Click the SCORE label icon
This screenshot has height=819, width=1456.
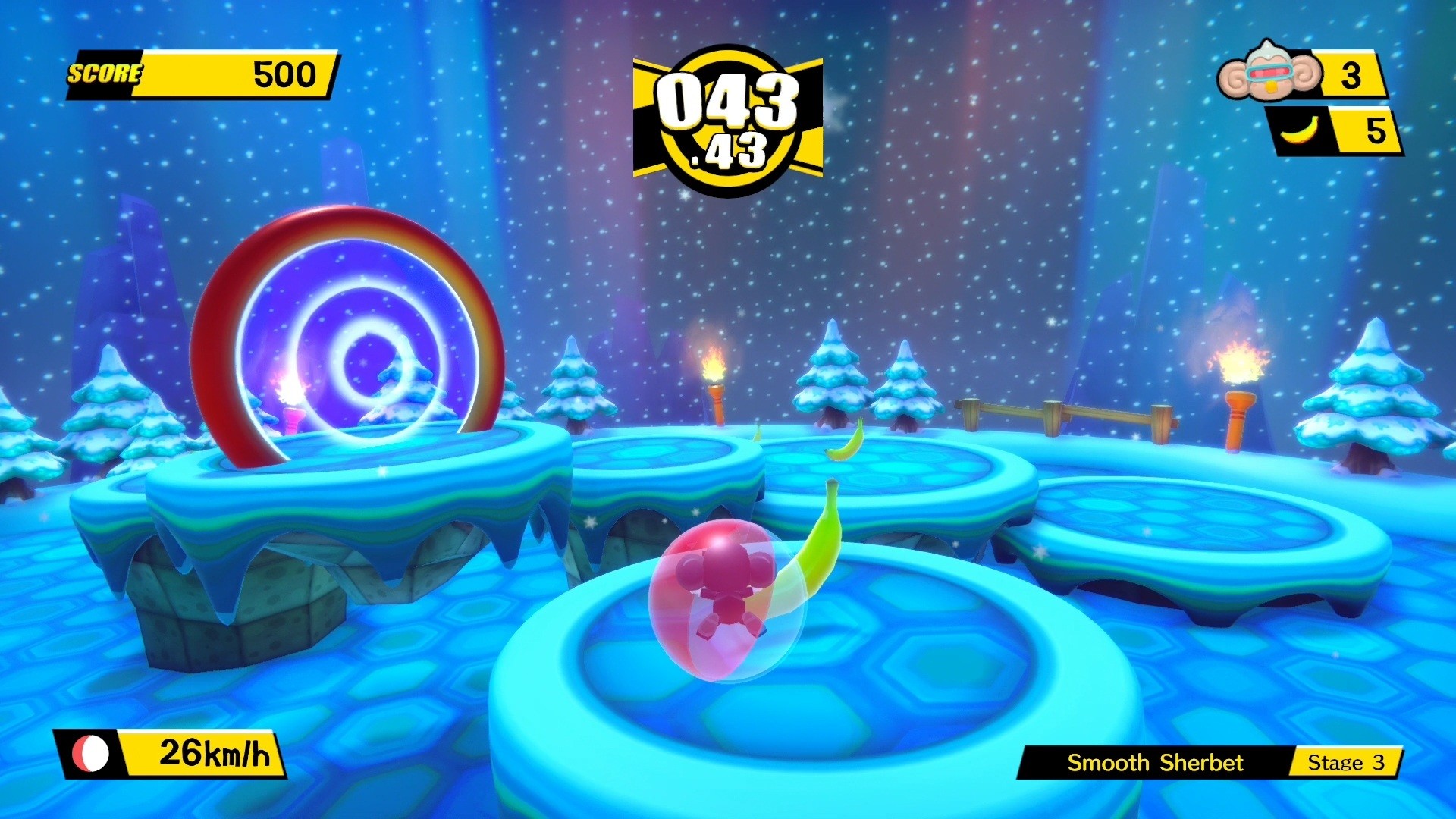pyautogui.click(x=106, y=74)
